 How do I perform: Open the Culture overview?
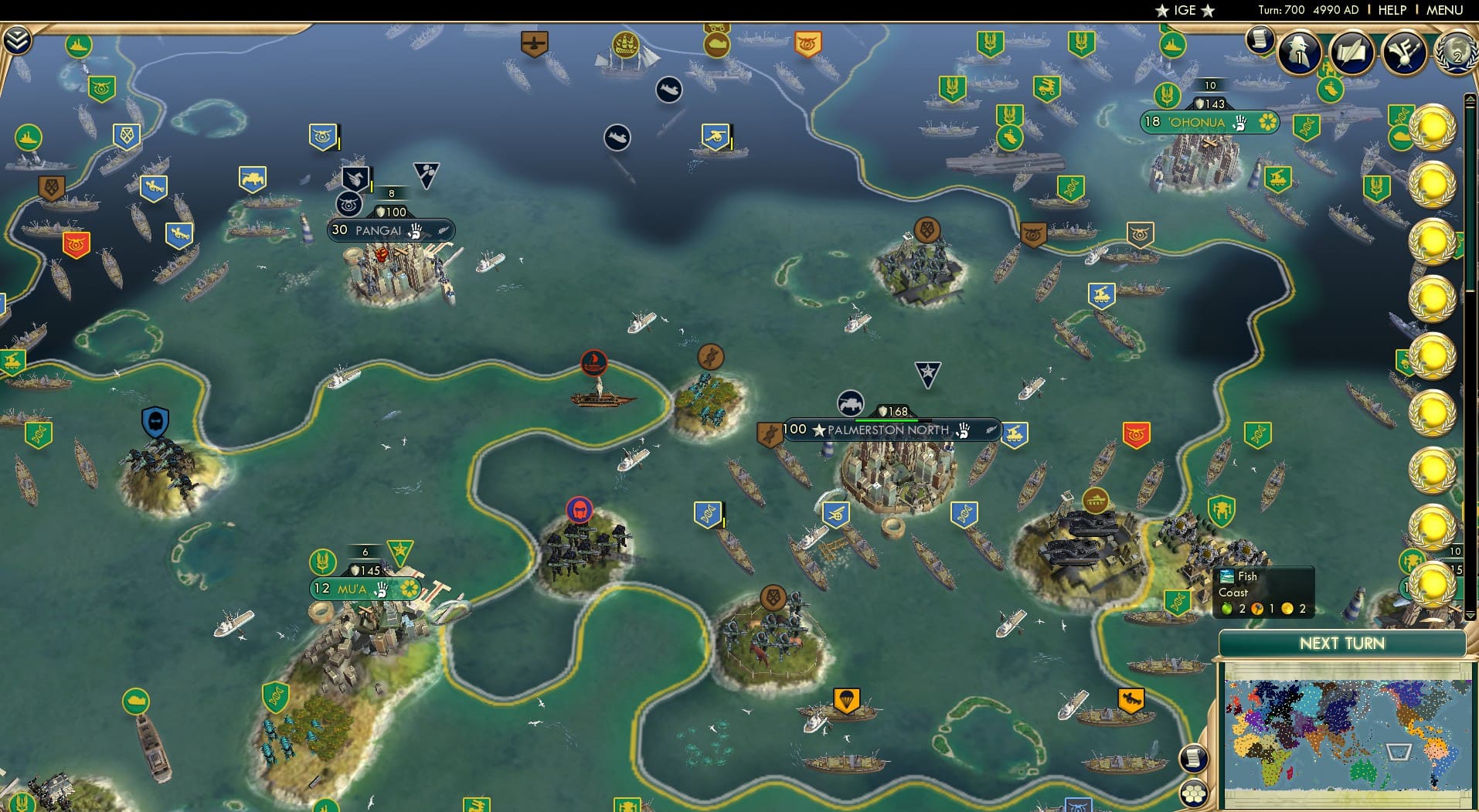(1404, 54)
